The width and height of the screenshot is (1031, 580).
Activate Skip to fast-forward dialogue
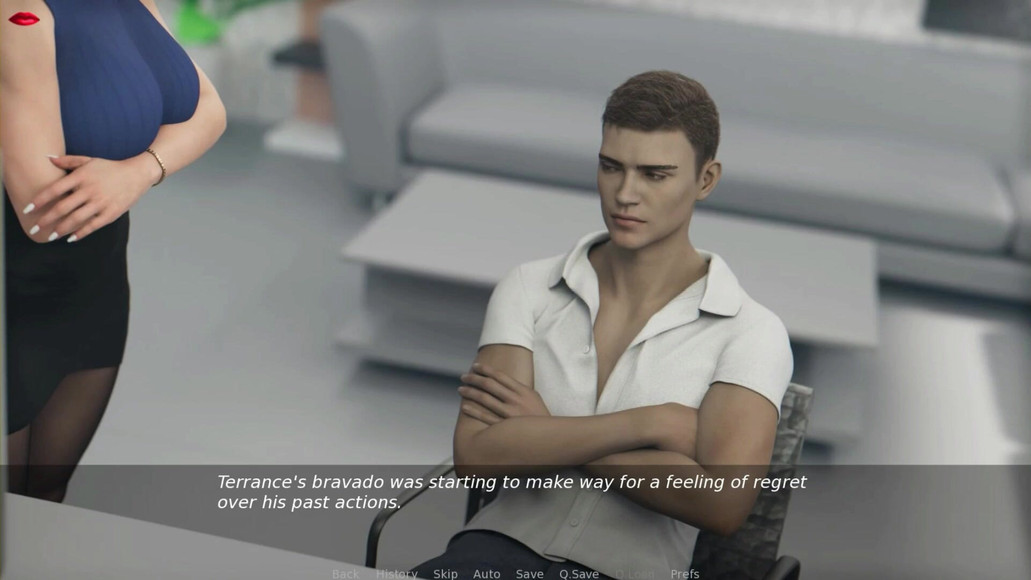click(x=445, y=574)
